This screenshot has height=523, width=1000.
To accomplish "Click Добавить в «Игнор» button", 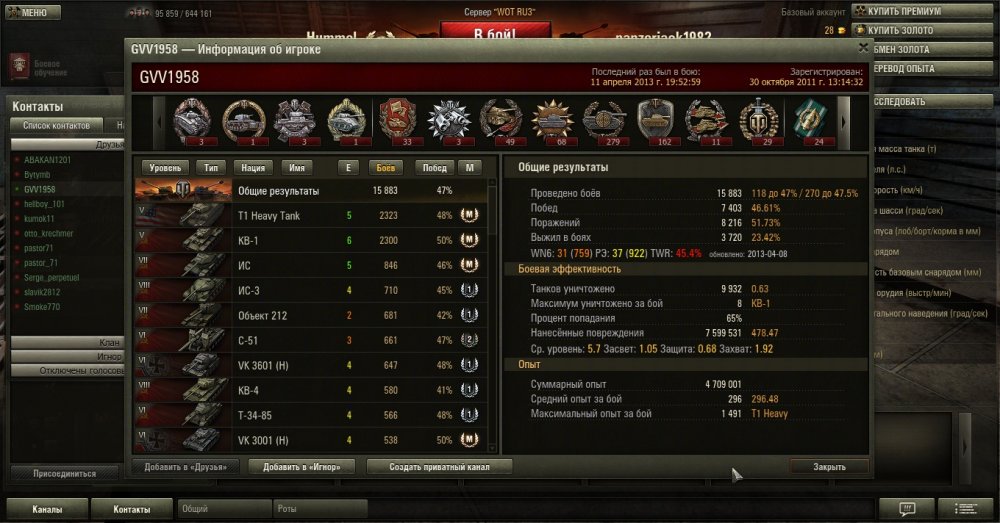I will click(304, 466).
